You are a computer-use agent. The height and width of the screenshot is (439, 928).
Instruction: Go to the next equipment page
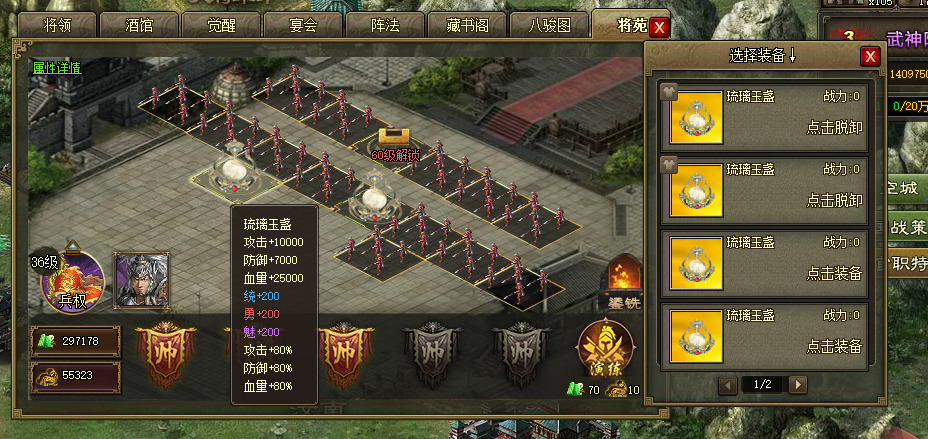tap(798, 384)
